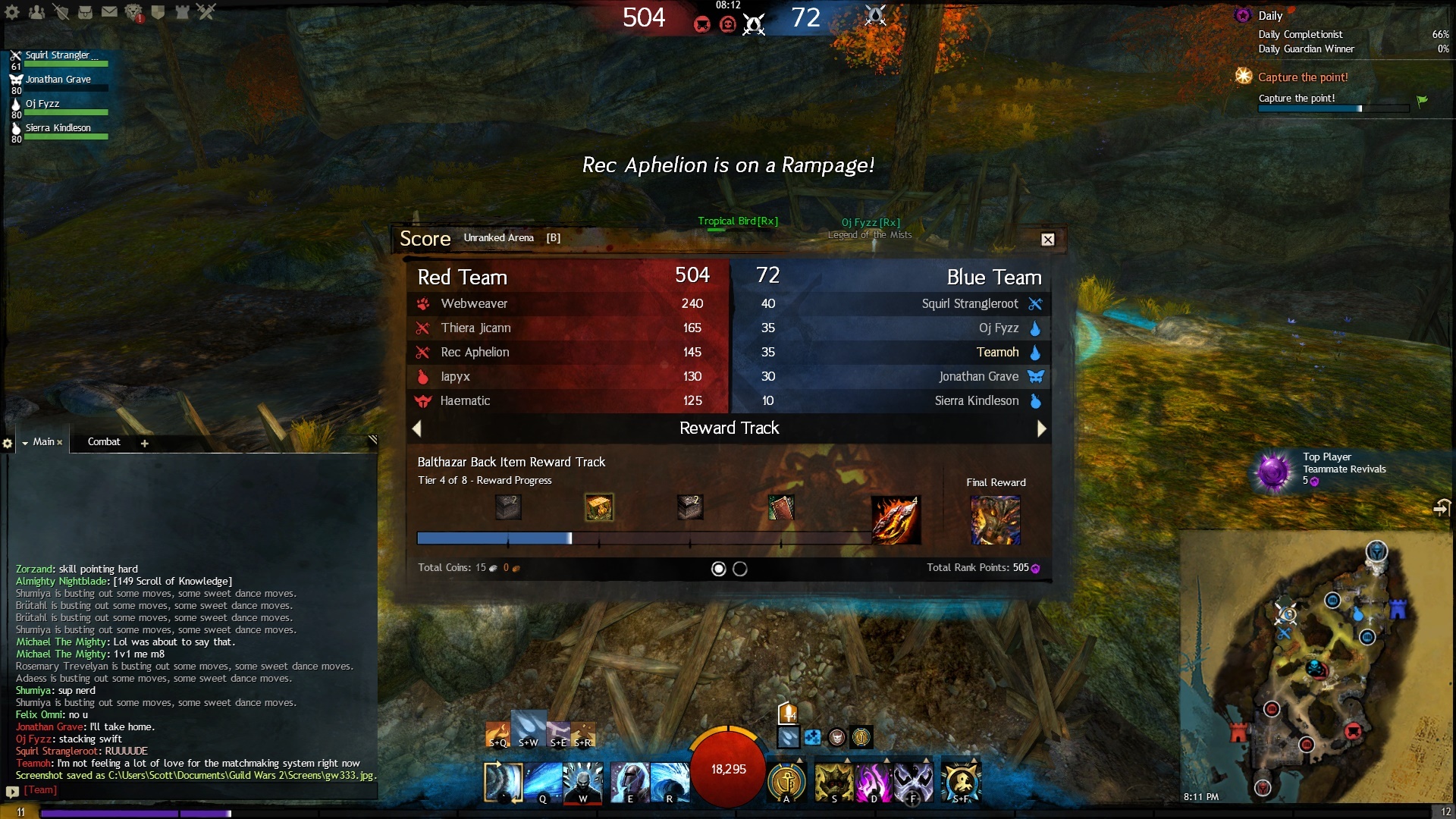
Task: Select the Main chat tab
Action: click(x=43, y=442)
